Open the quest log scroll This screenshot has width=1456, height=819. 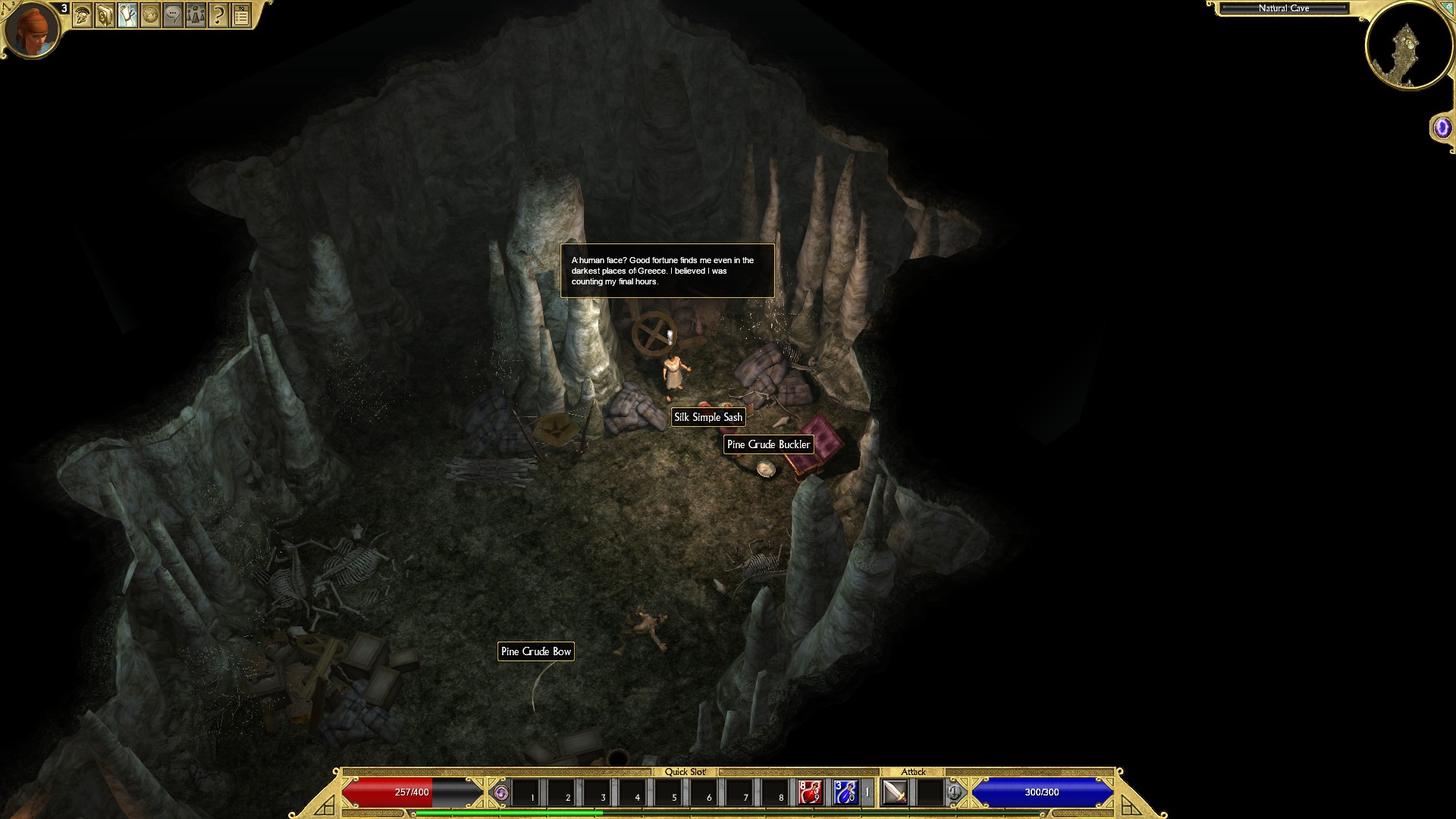[x=127, y=15]
